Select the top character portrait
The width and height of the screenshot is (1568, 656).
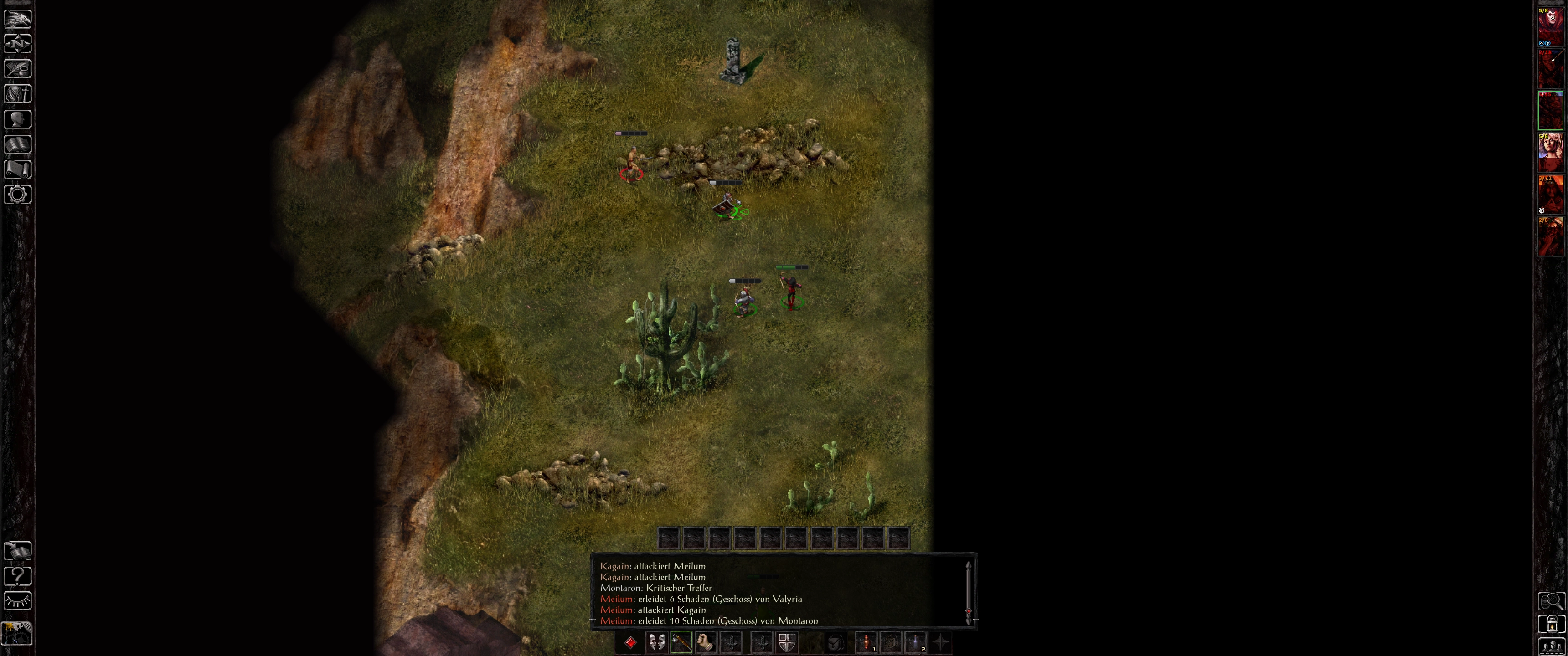click(1550, 26)
